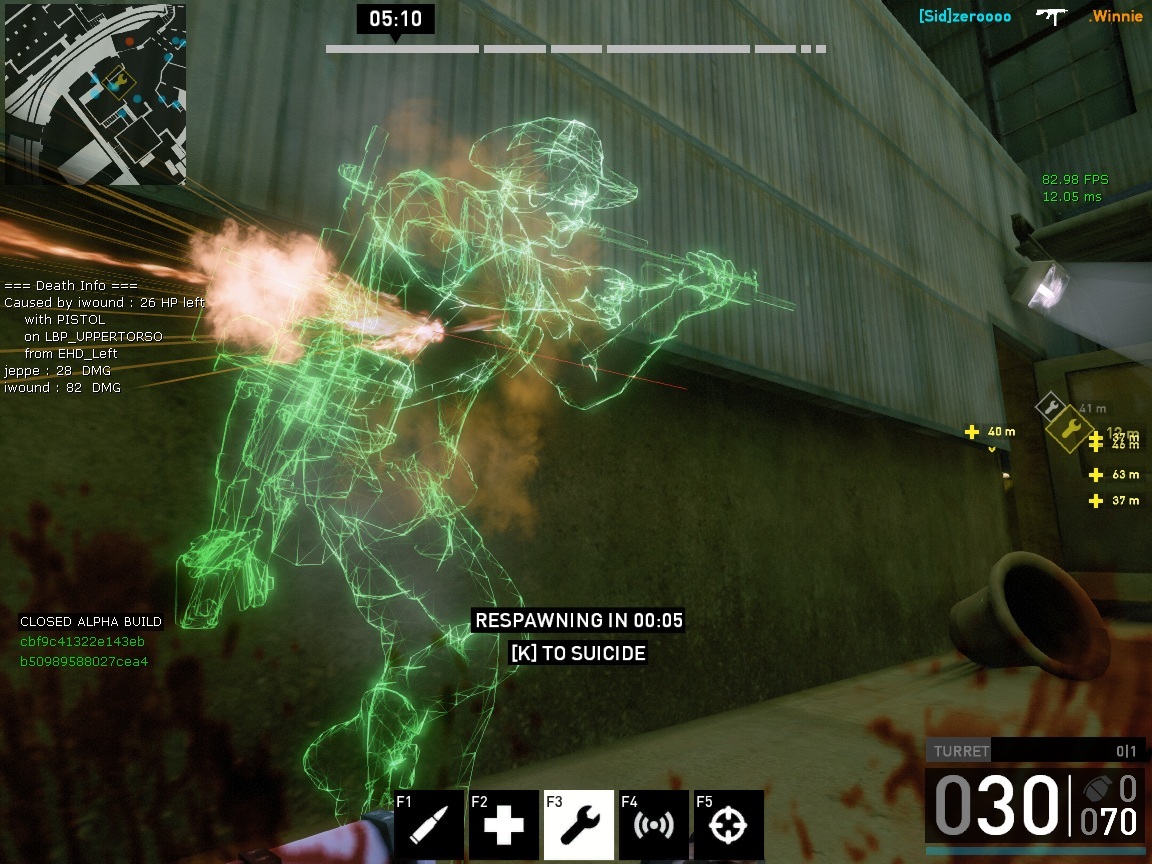Select the F1 bullet class slot
Image resolution: width=1152 pixels, height=864 pixels.
coord(429,825)
